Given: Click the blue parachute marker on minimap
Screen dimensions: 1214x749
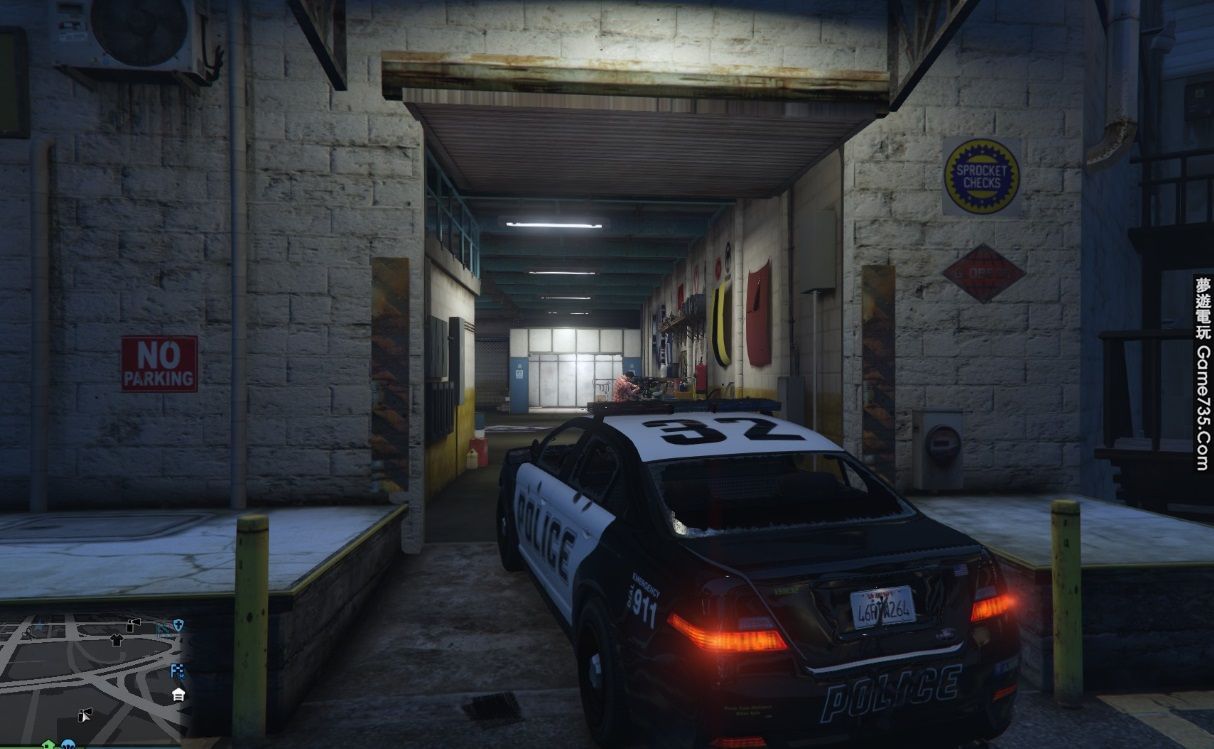Looking at the screenshot, I should tap(68, 744).
